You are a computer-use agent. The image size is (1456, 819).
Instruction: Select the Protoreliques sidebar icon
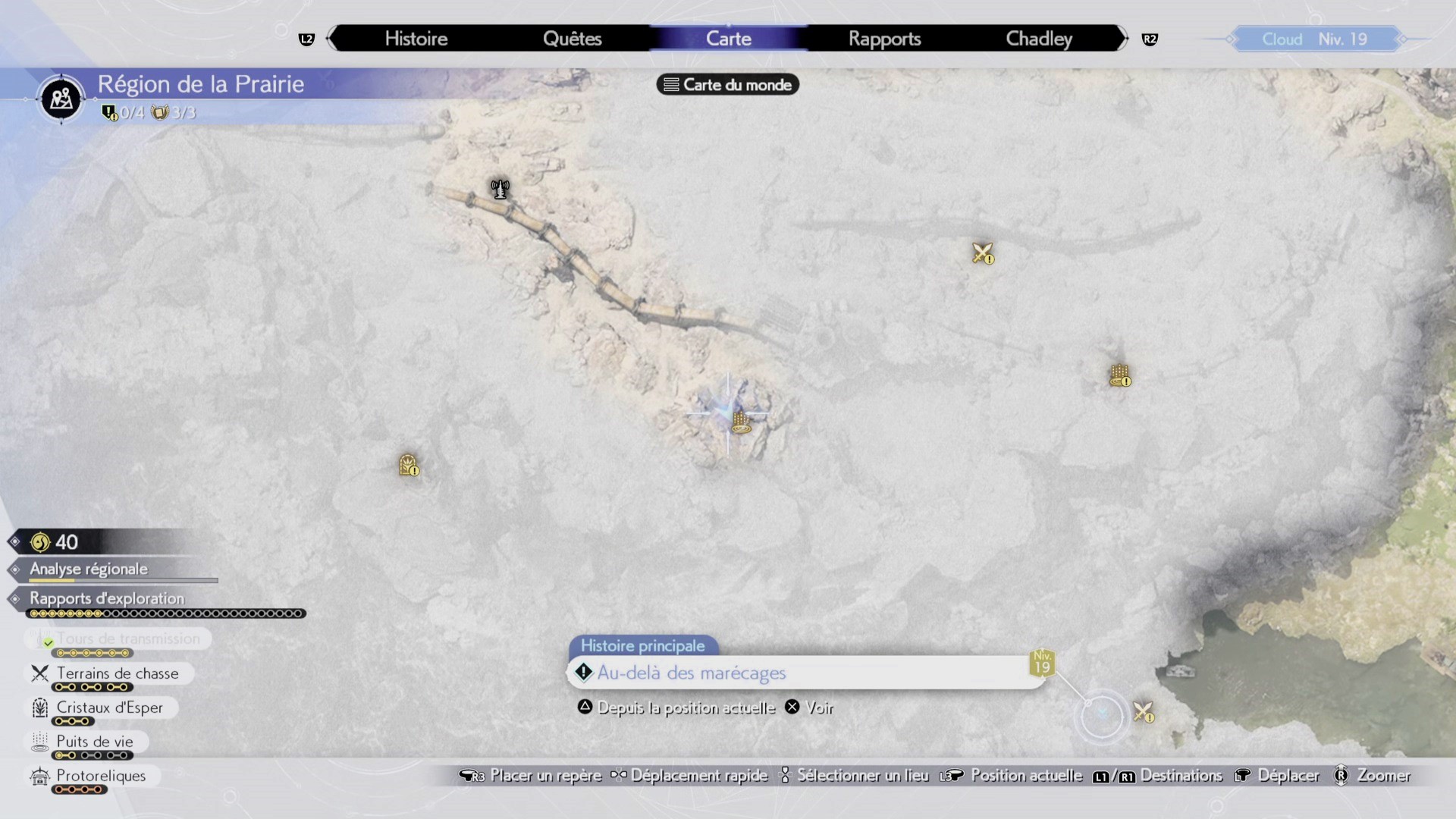coord(39,776)
